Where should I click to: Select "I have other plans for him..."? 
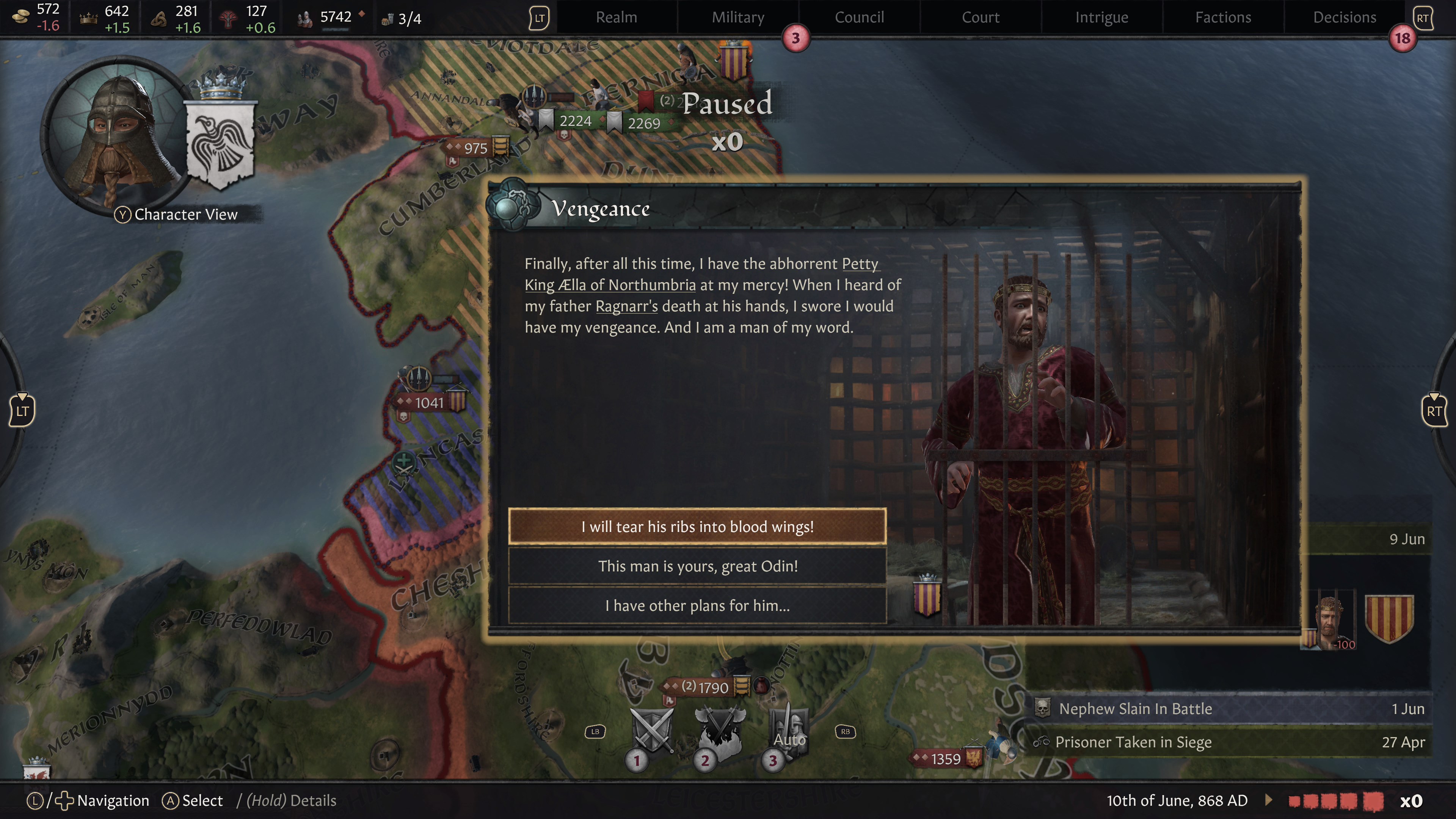697,606
